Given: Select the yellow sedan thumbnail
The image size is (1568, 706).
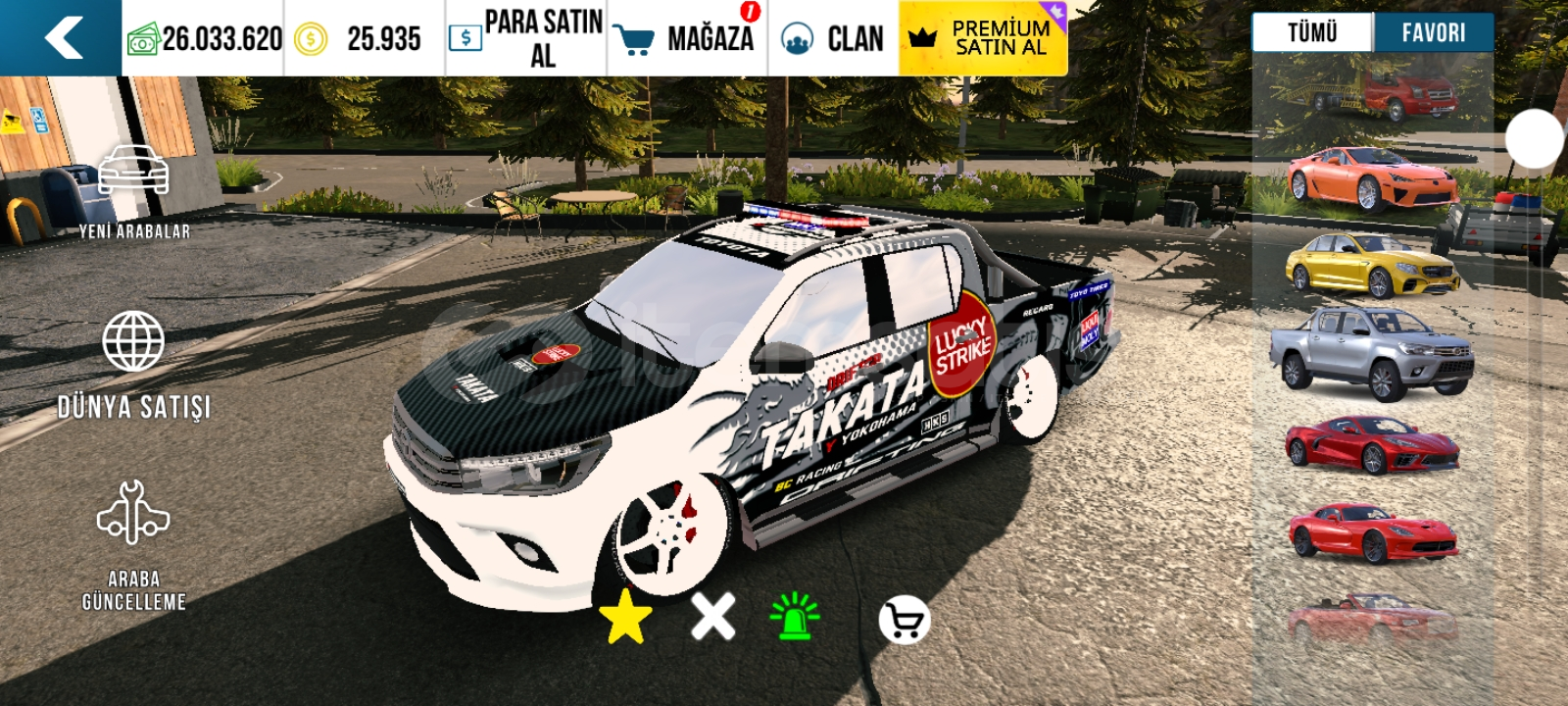Looking at the screenshot, I should click(x=1371, y=264).
